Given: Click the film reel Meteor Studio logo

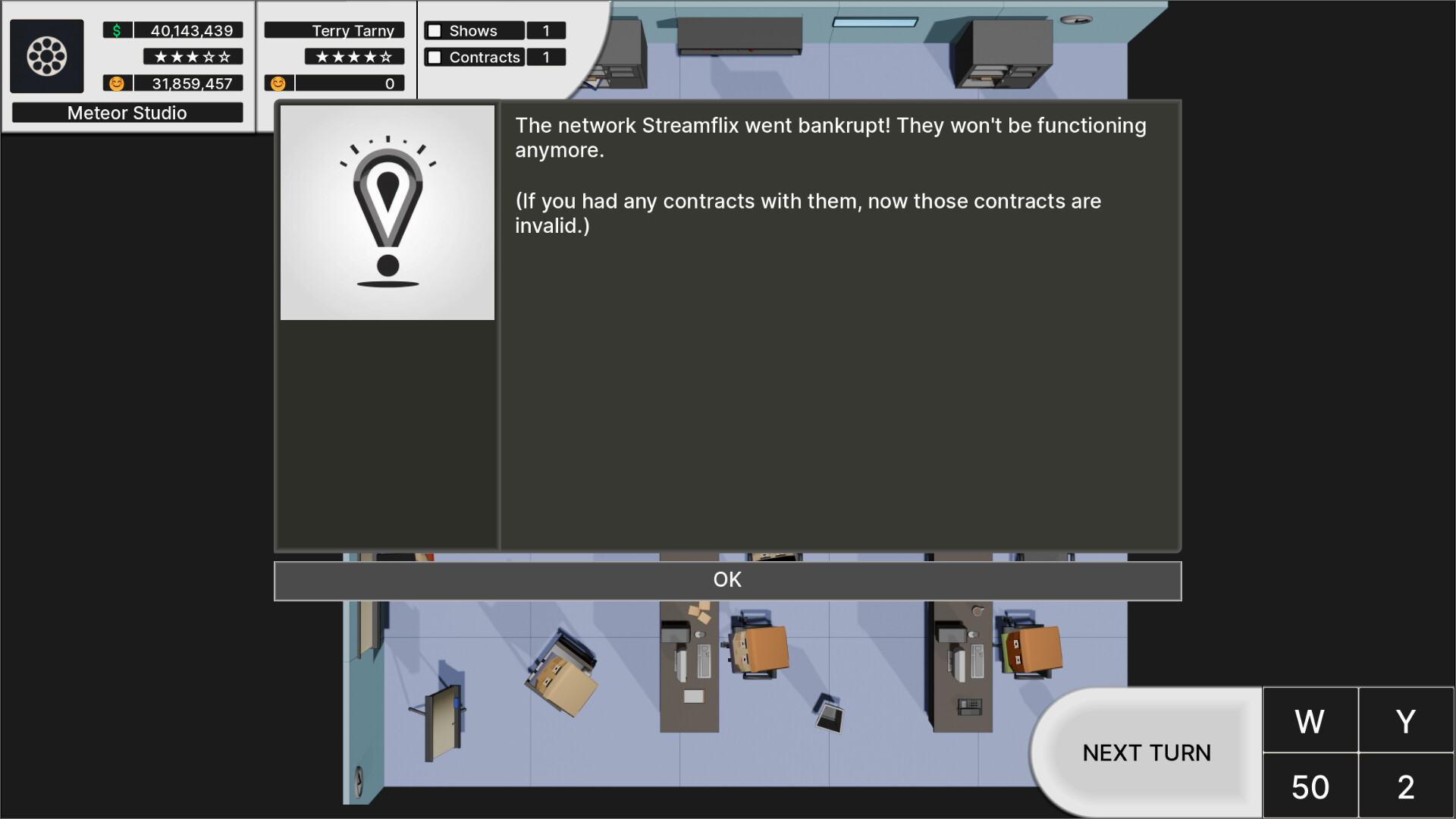Looking at the screenshot, I should [47, 56].
